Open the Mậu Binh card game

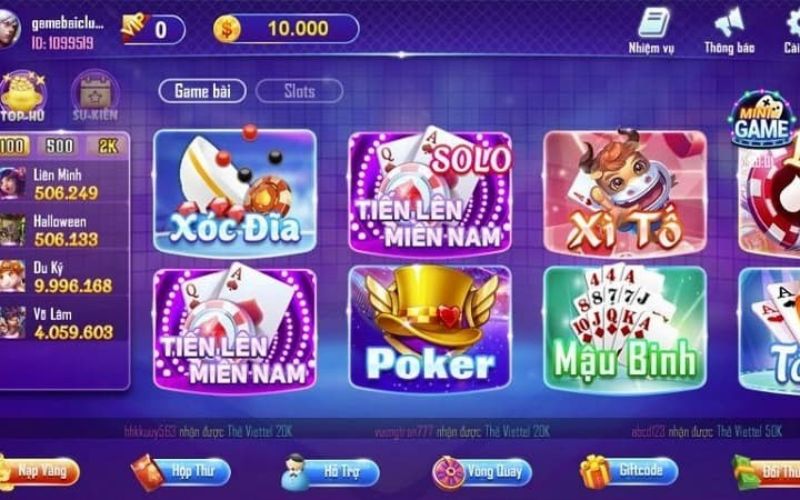(624, 327)
